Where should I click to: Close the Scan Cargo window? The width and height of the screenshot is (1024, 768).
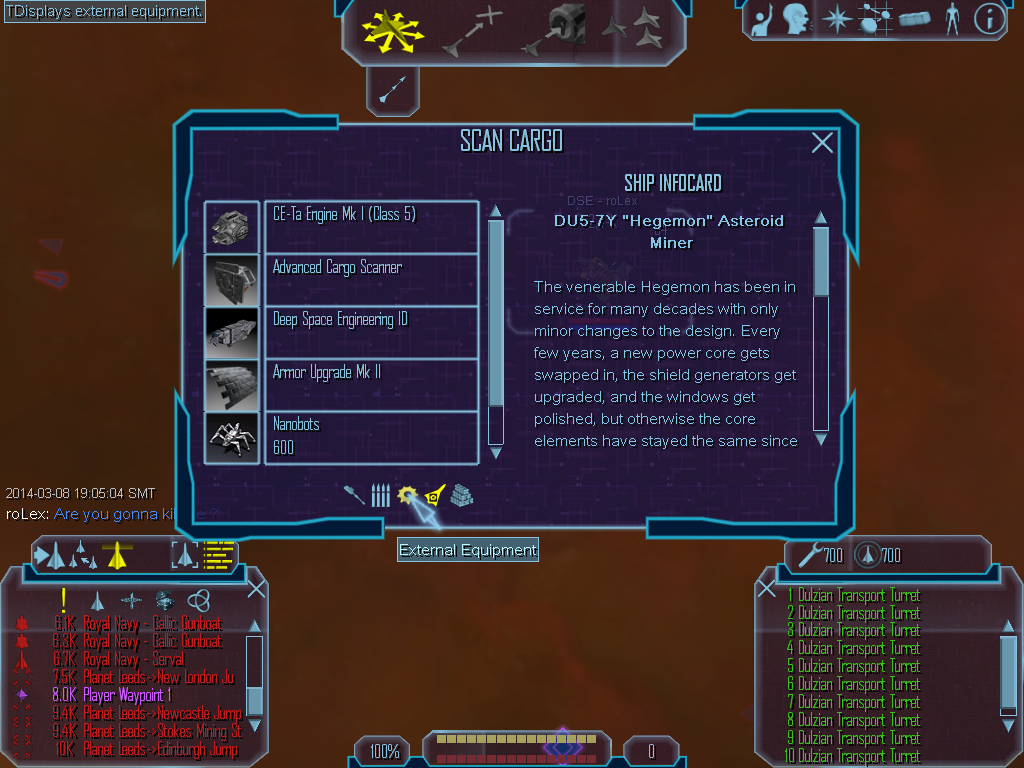pos(822,143)
